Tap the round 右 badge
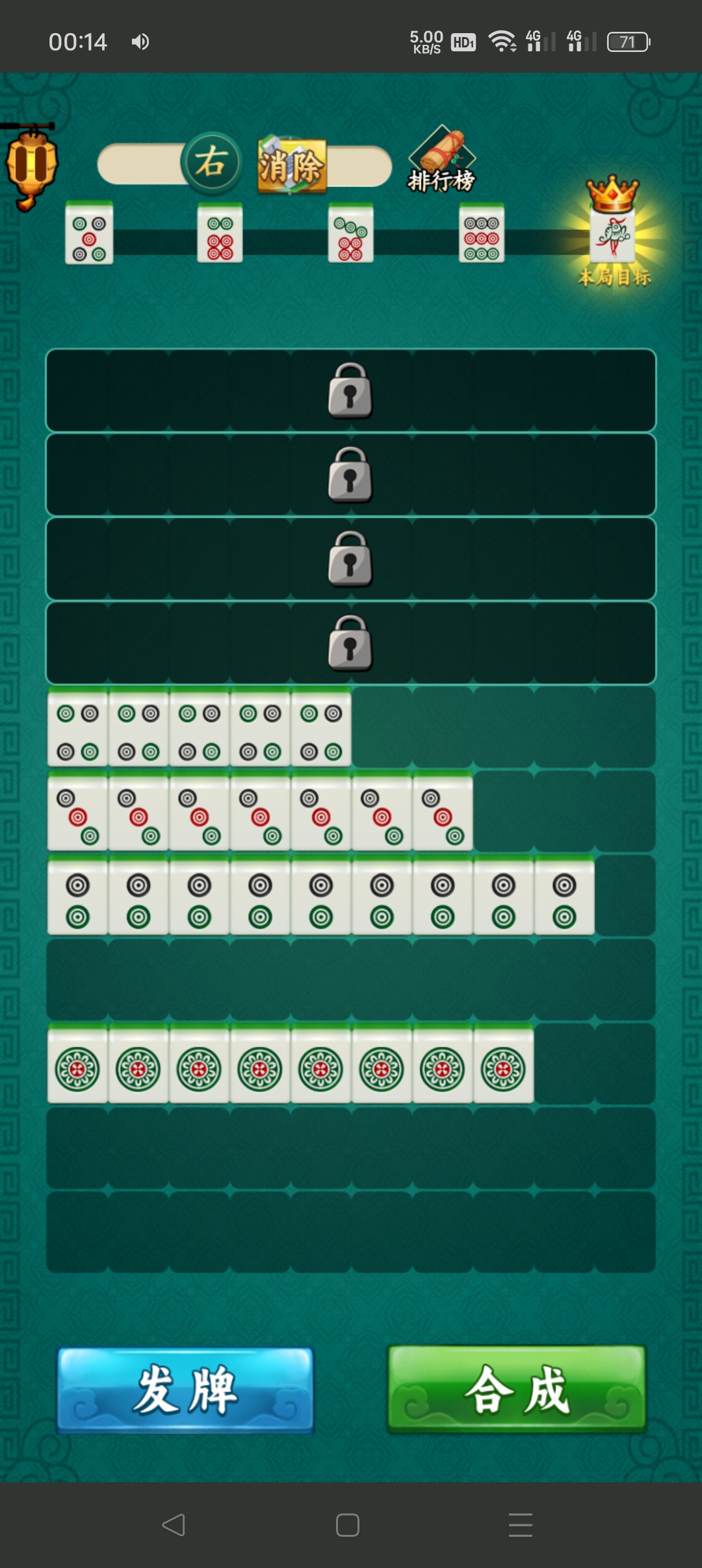 point(211,162)
